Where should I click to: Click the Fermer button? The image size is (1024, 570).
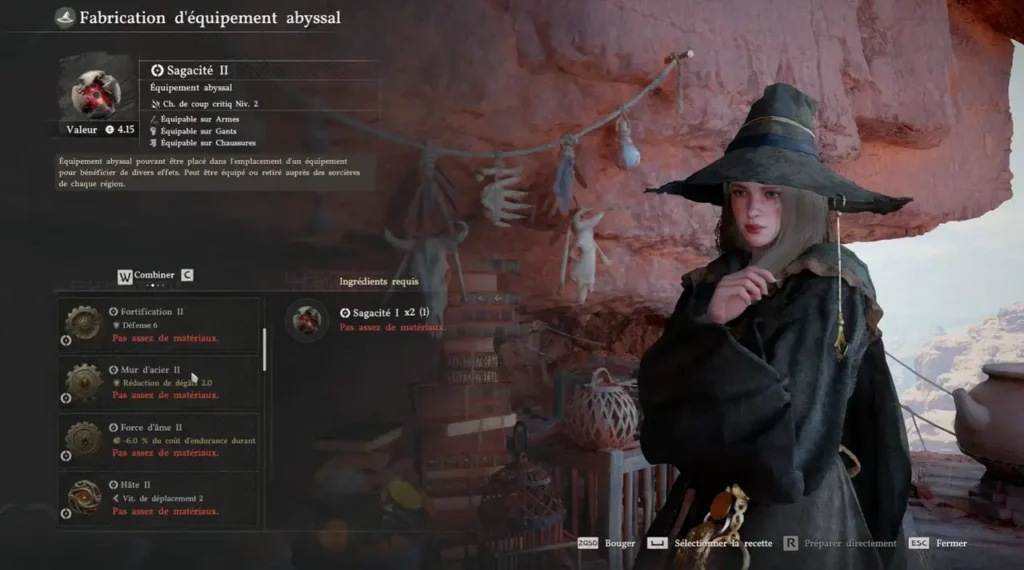[x=951, y=543]
